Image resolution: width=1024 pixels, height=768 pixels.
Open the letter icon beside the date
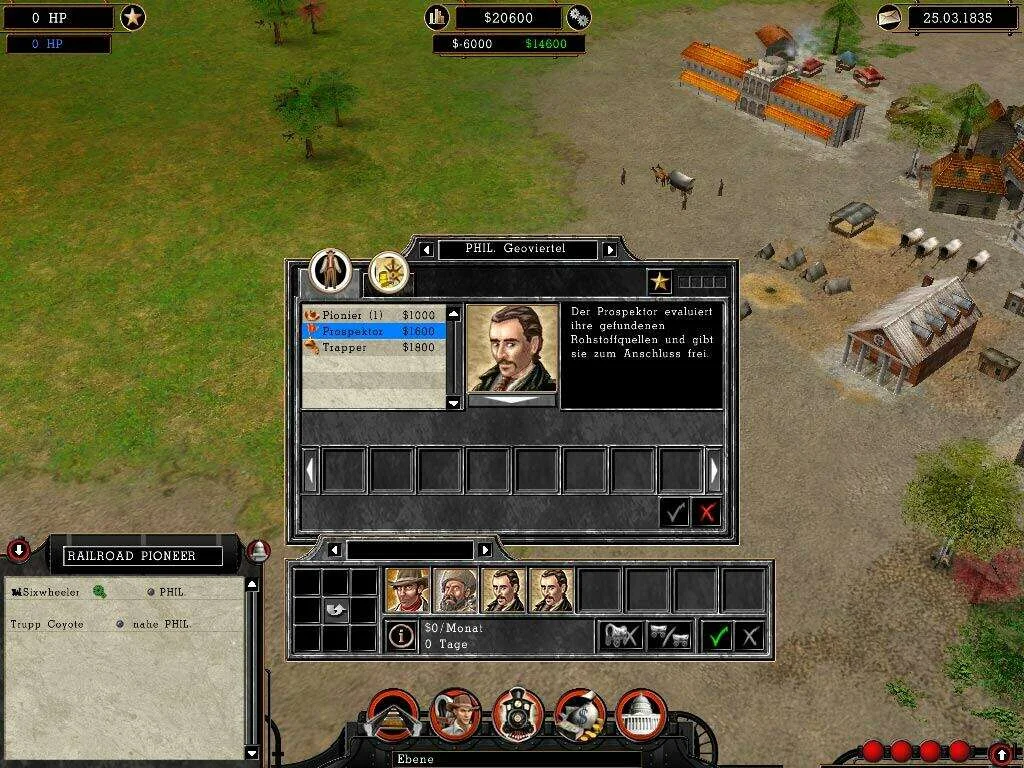pos(888,17)
